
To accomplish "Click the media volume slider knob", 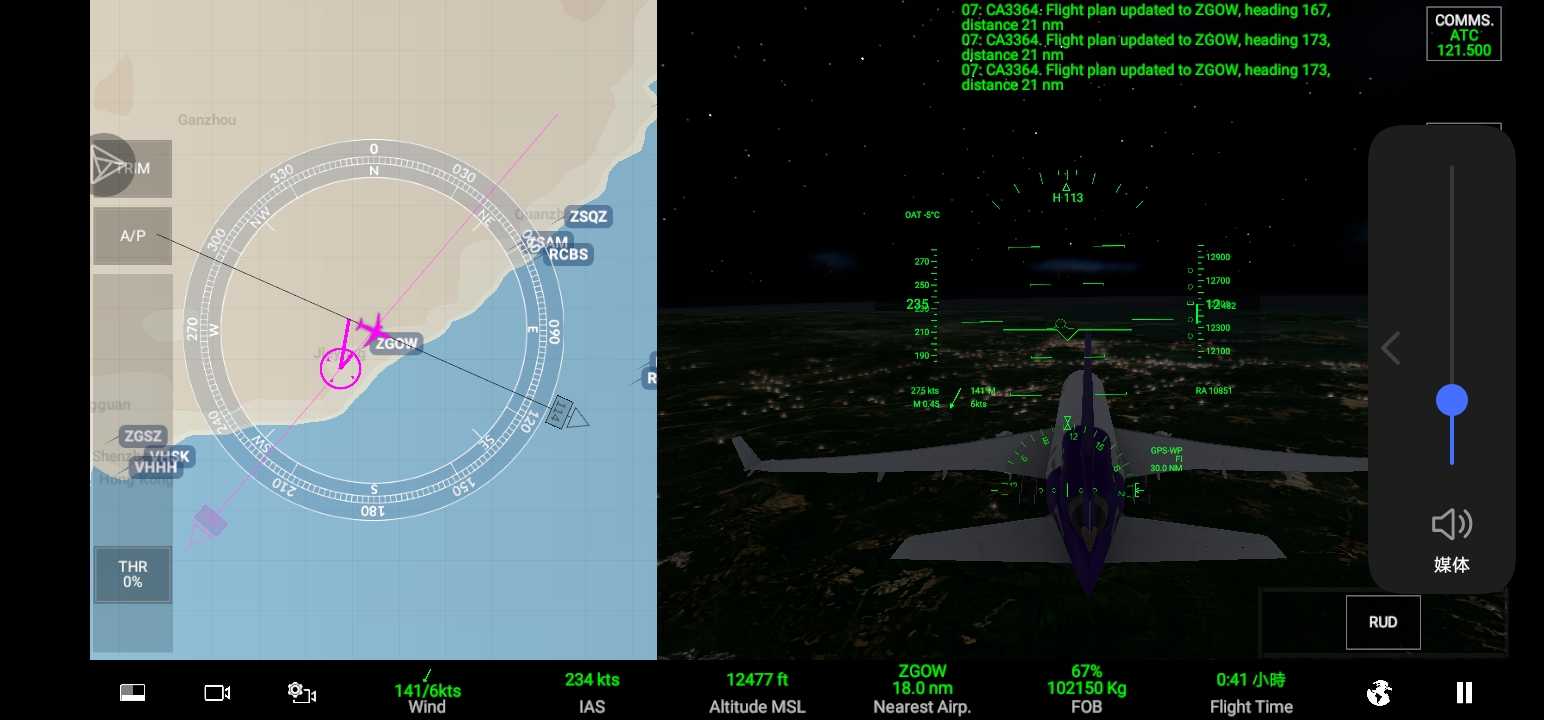I will coord(1451,401).
